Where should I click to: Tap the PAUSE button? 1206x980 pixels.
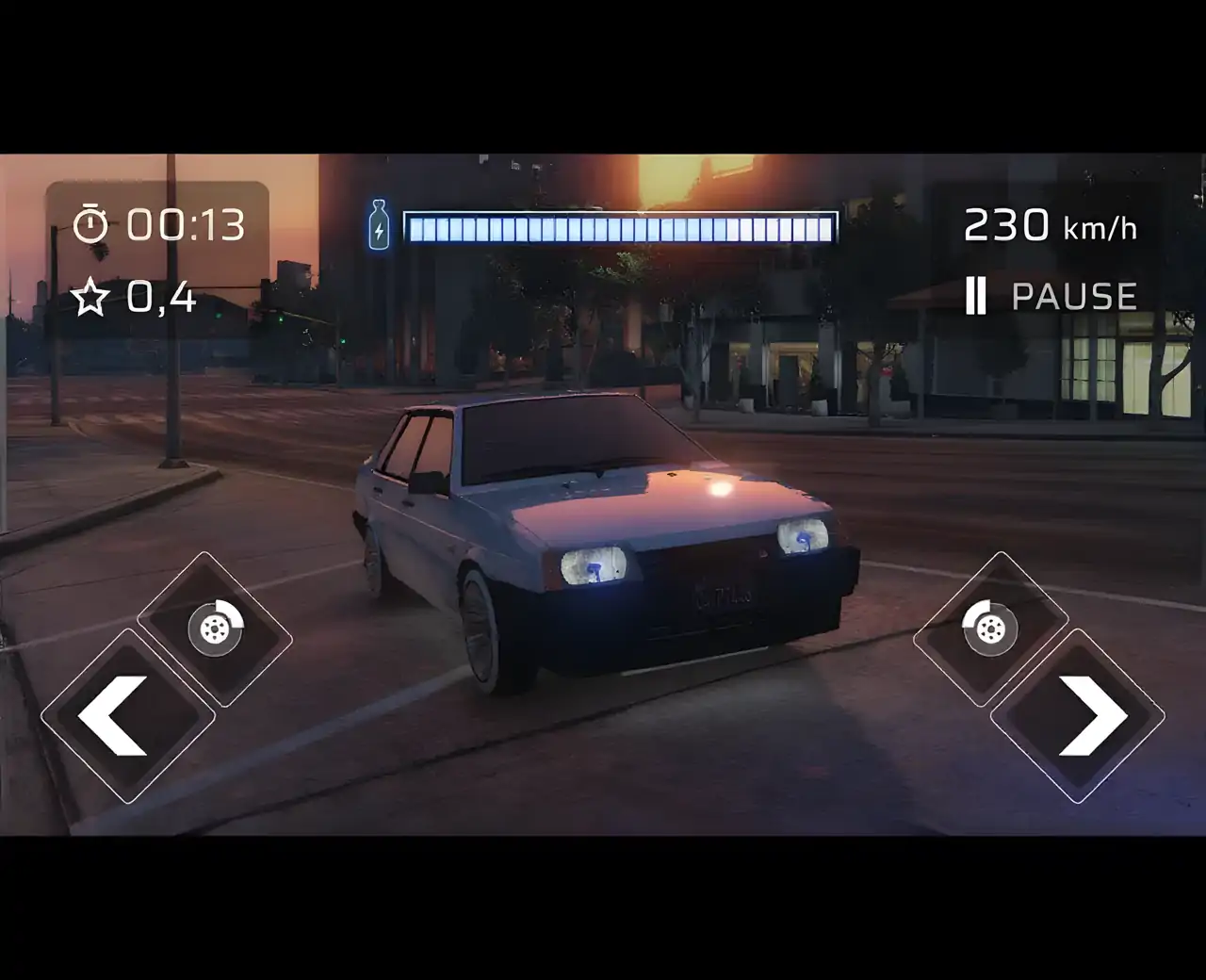(1051, 297)
